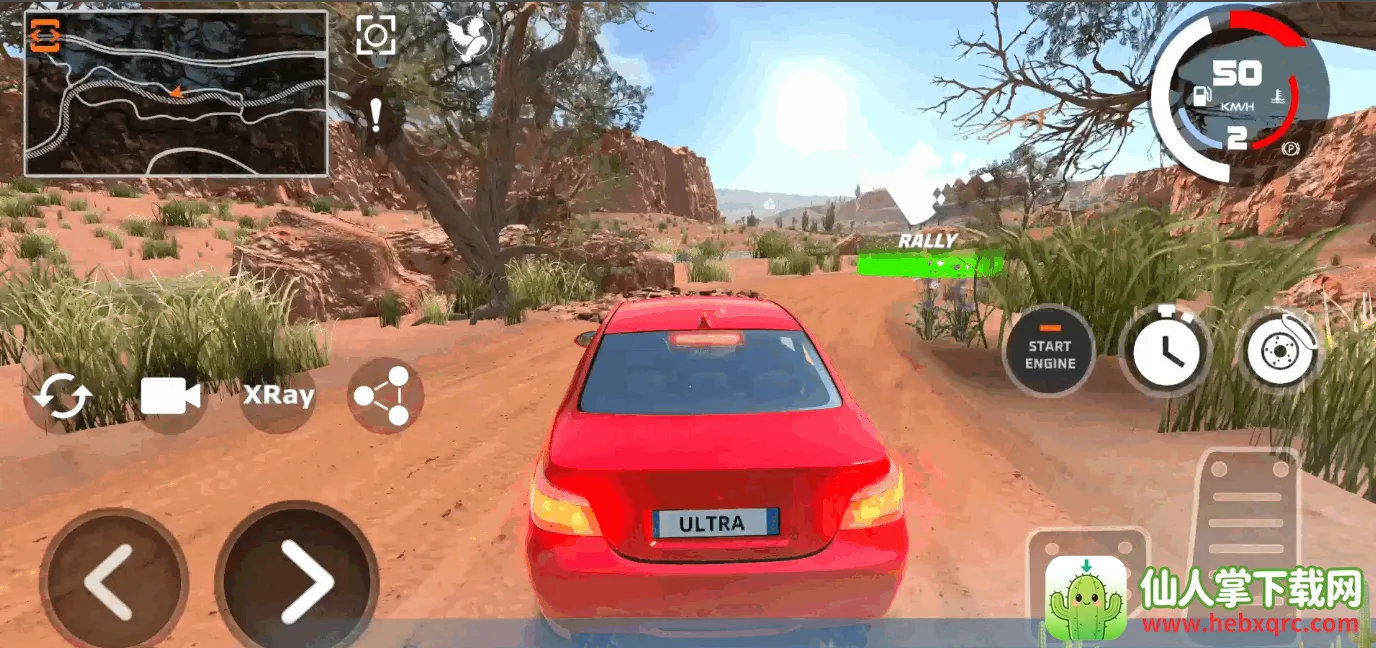Open the exclamation mark alert

click(375, 115)
